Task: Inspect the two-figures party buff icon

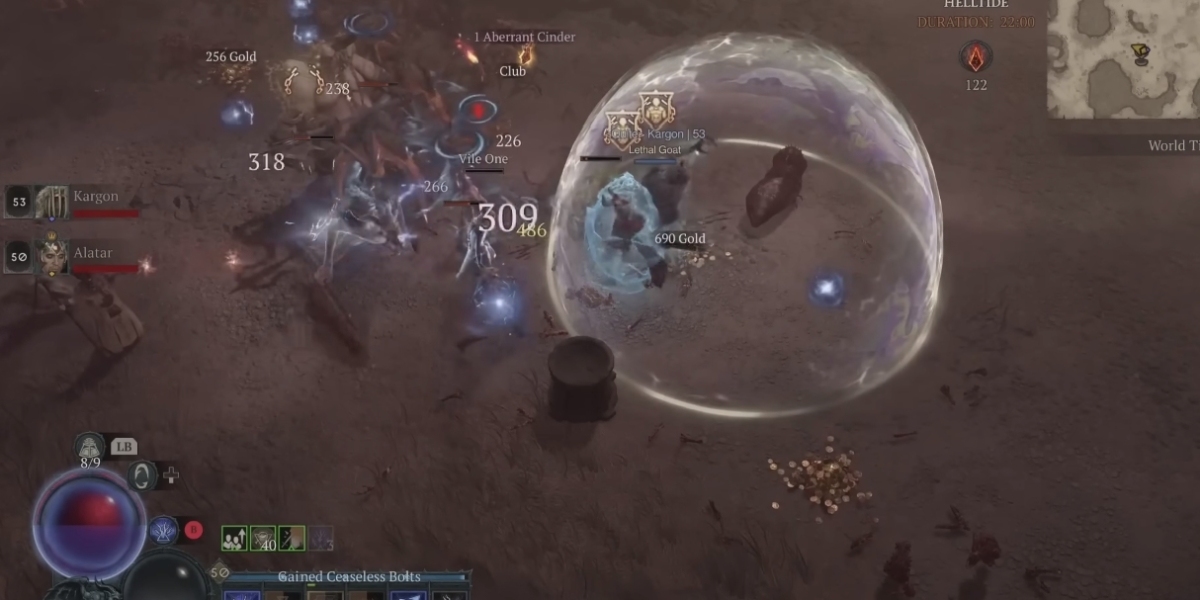Action: 234,539
